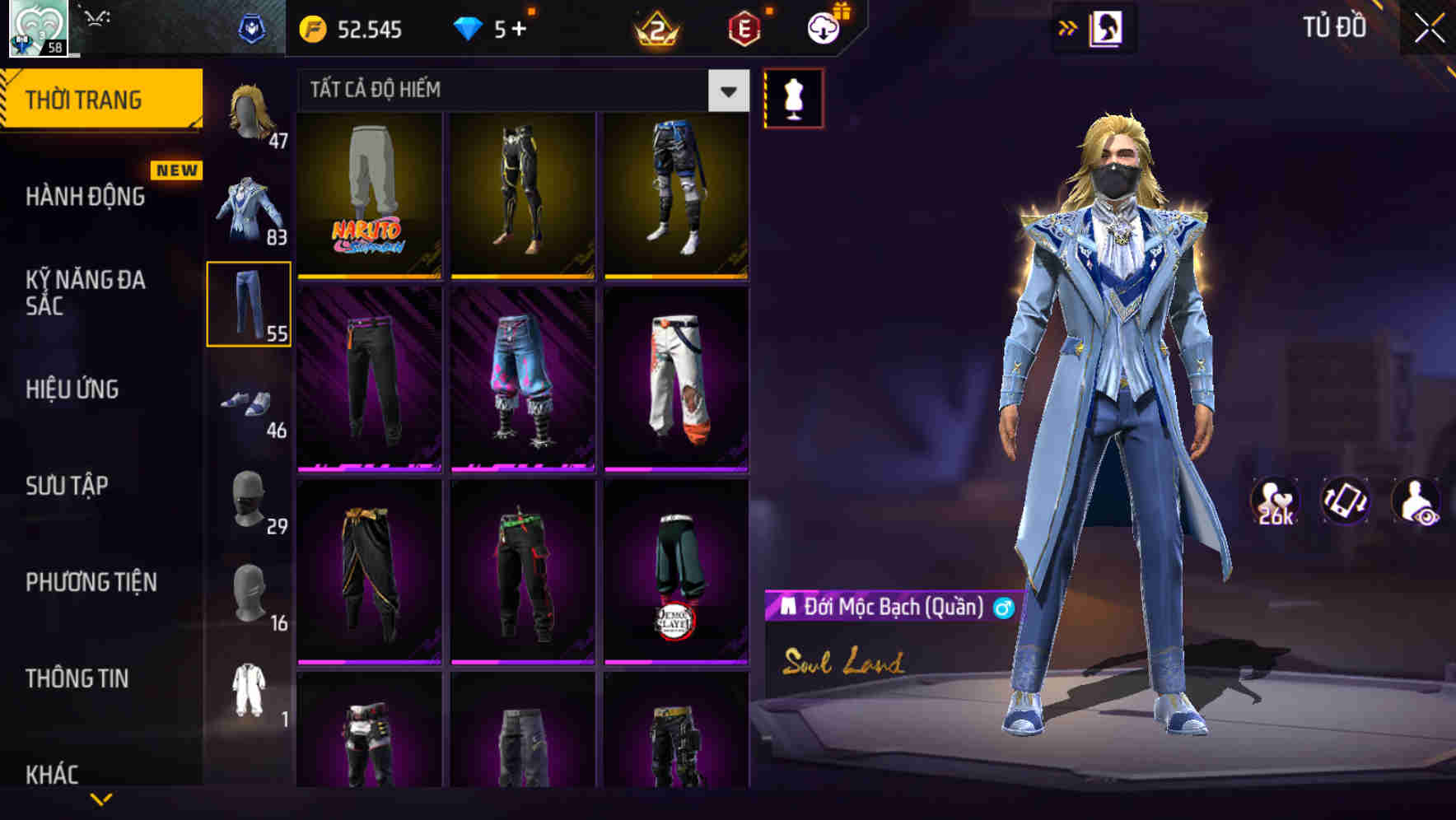Select the rank crown level 2 icon
This screenshot has width=1456, height=820.
coord(656,28)
